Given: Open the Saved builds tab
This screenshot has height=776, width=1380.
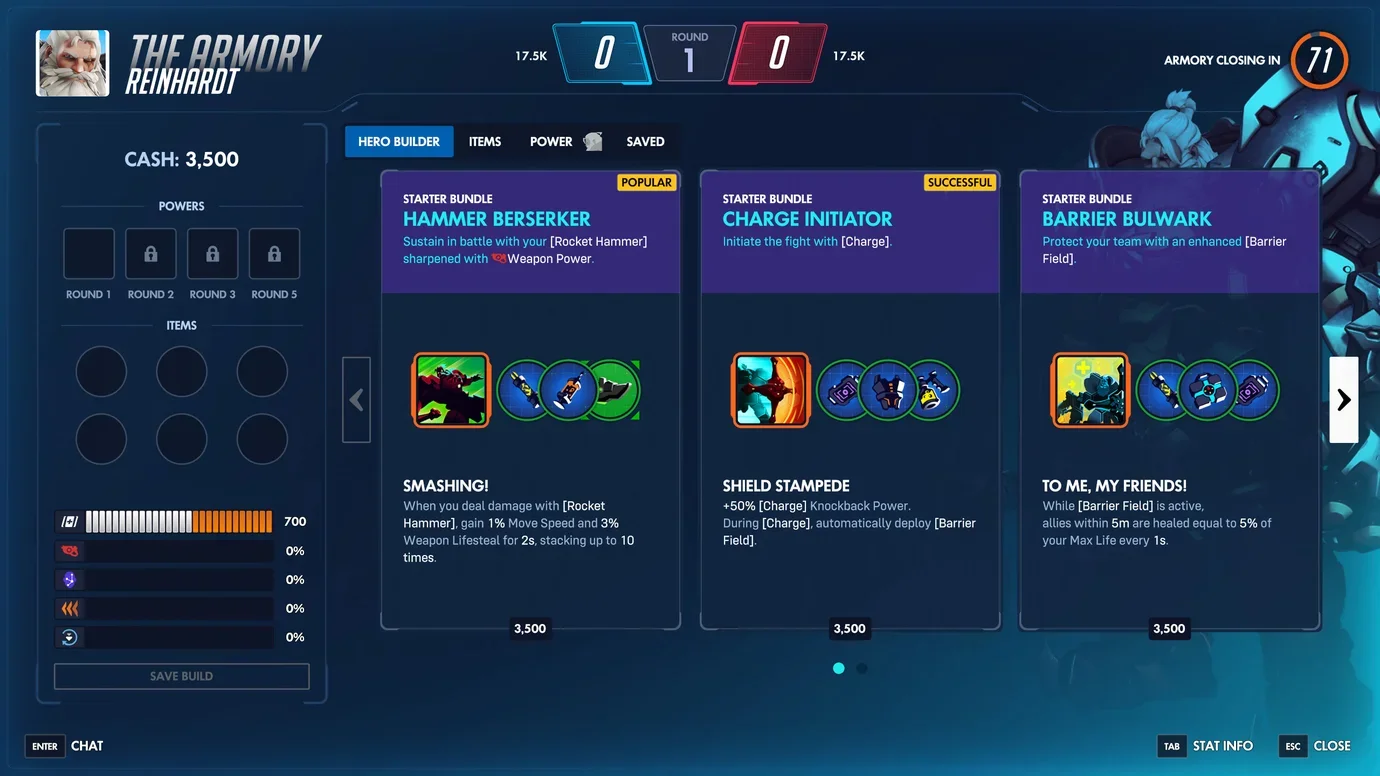Looking at the screenshot, I should [x=645, y=141].
